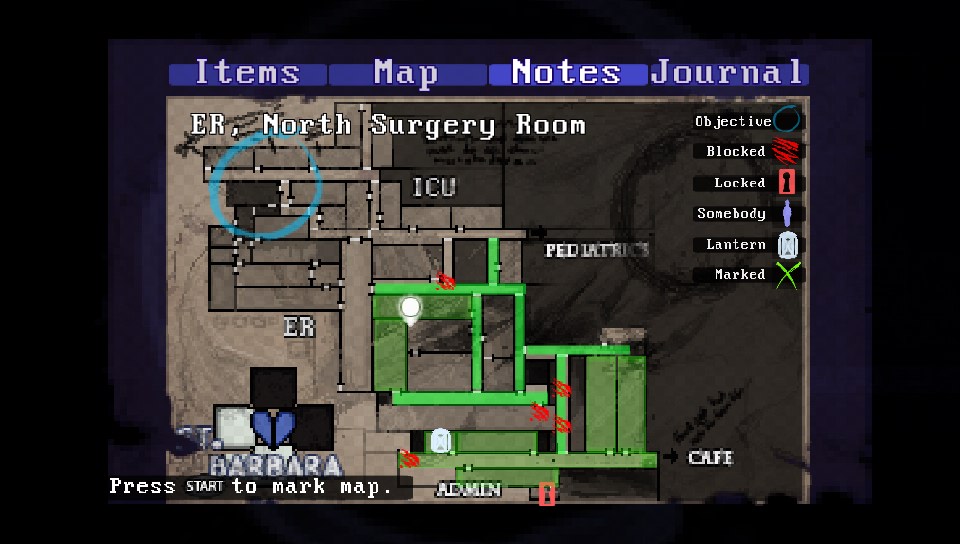Click the Objective legend entry
Viewport: 960px width, 544px height.
[x=747, y=121]
